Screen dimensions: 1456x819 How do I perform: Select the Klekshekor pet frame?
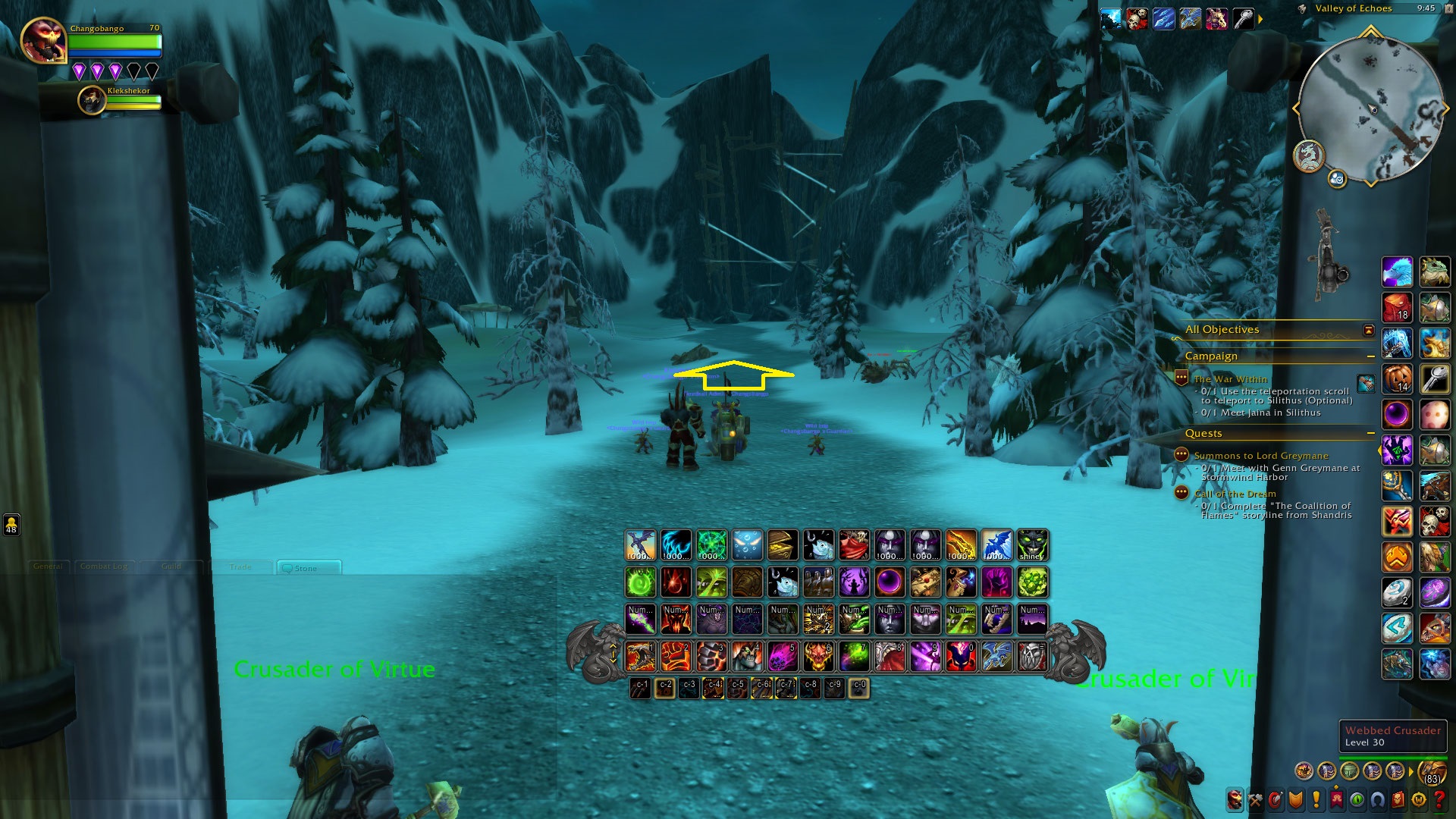[x=93, y=100]
